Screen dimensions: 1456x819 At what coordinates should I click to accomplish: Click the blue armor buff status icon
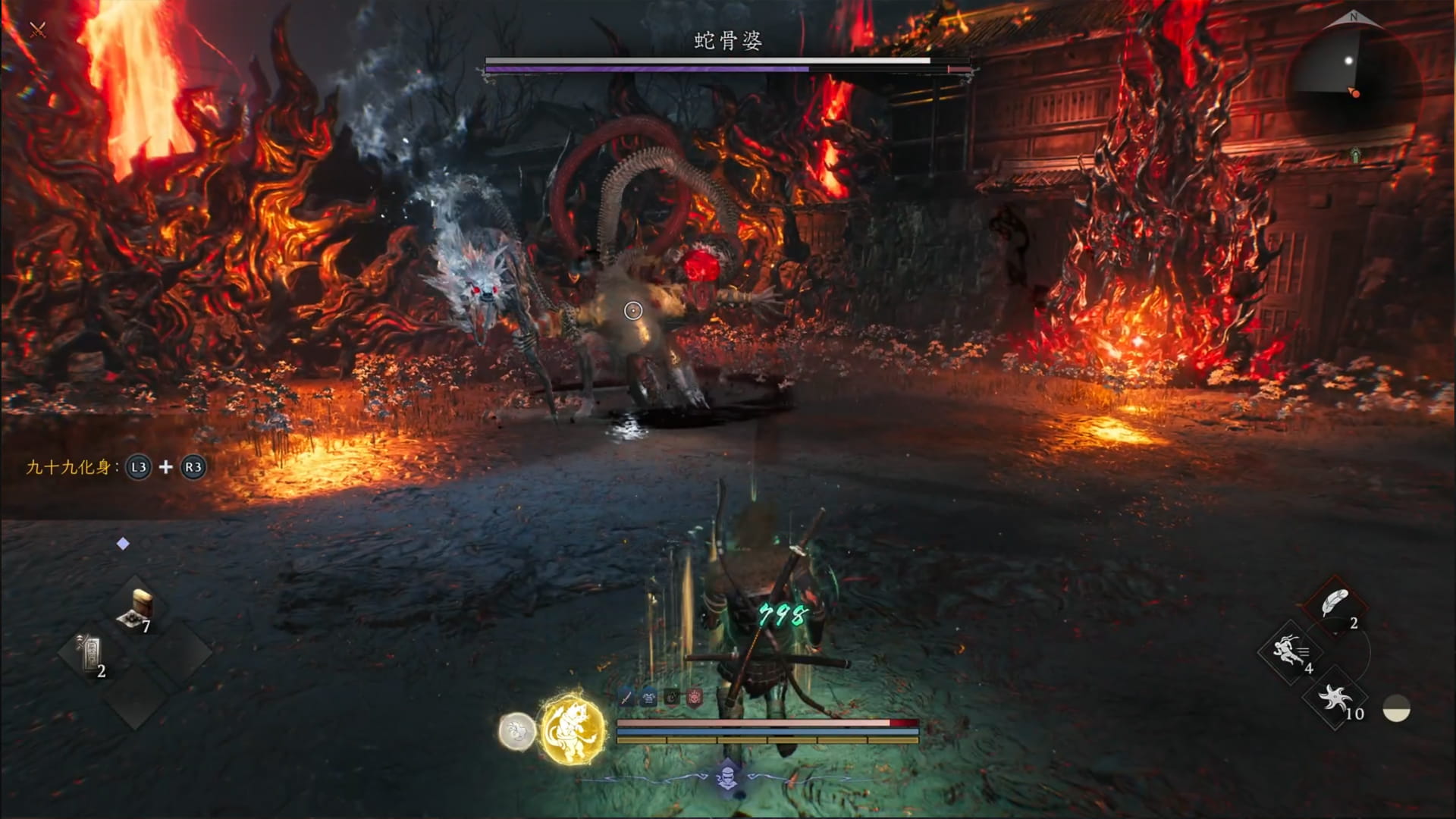(649, 698)
